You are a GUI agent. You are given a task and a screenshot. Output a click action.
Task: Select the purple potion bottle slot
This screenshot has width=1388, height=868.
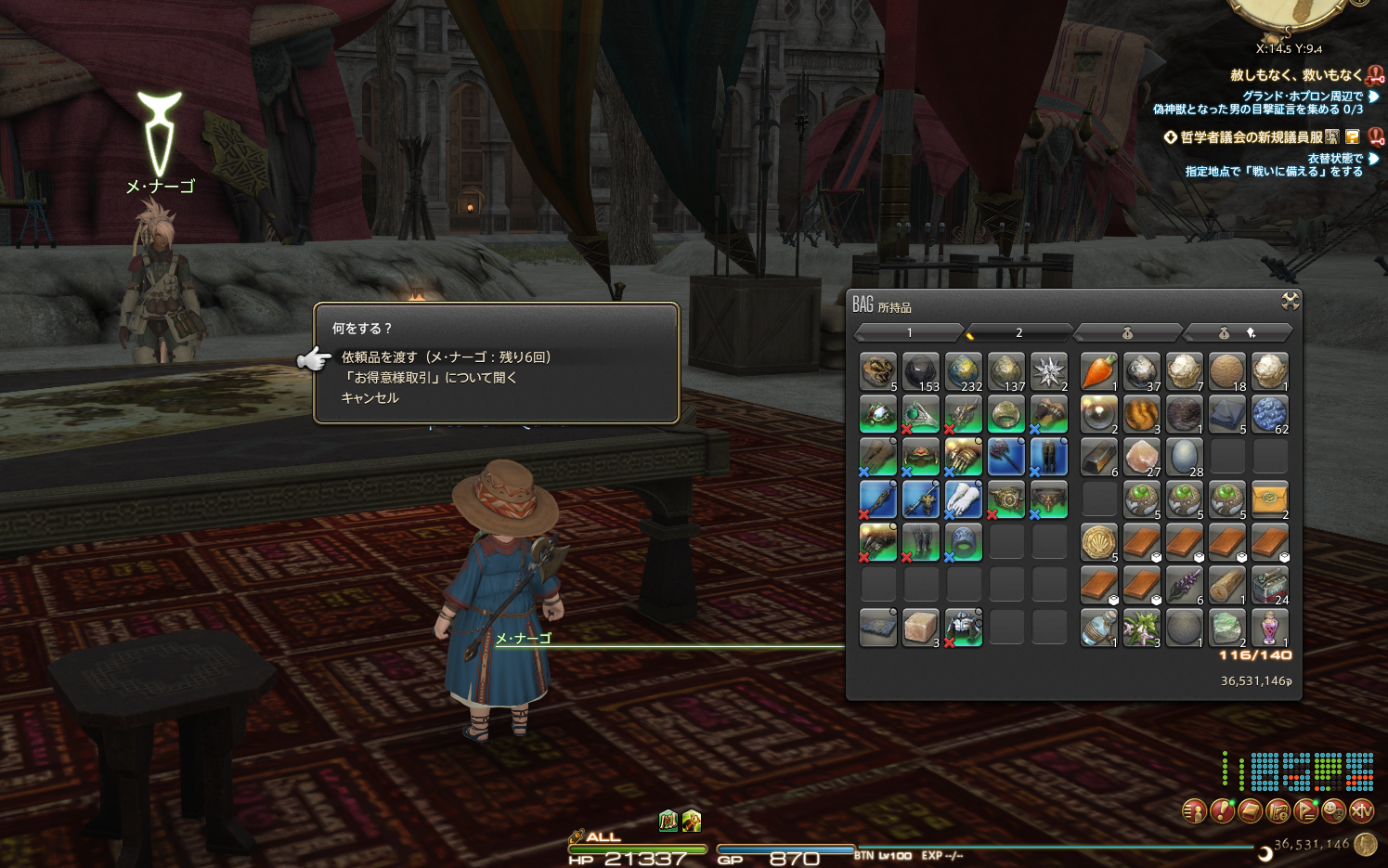(x=1269, y=628)
